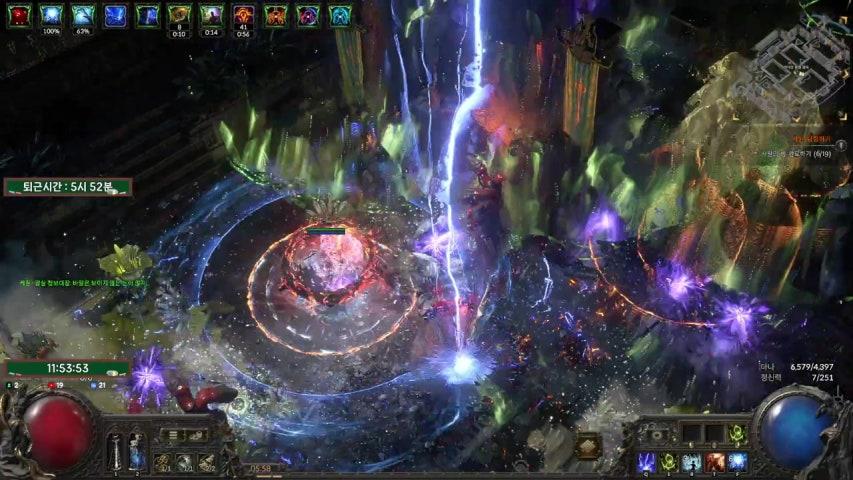Check the buff with 0:14 timer
The width and height of the screenshot is (853, 480).
[211, 15]
